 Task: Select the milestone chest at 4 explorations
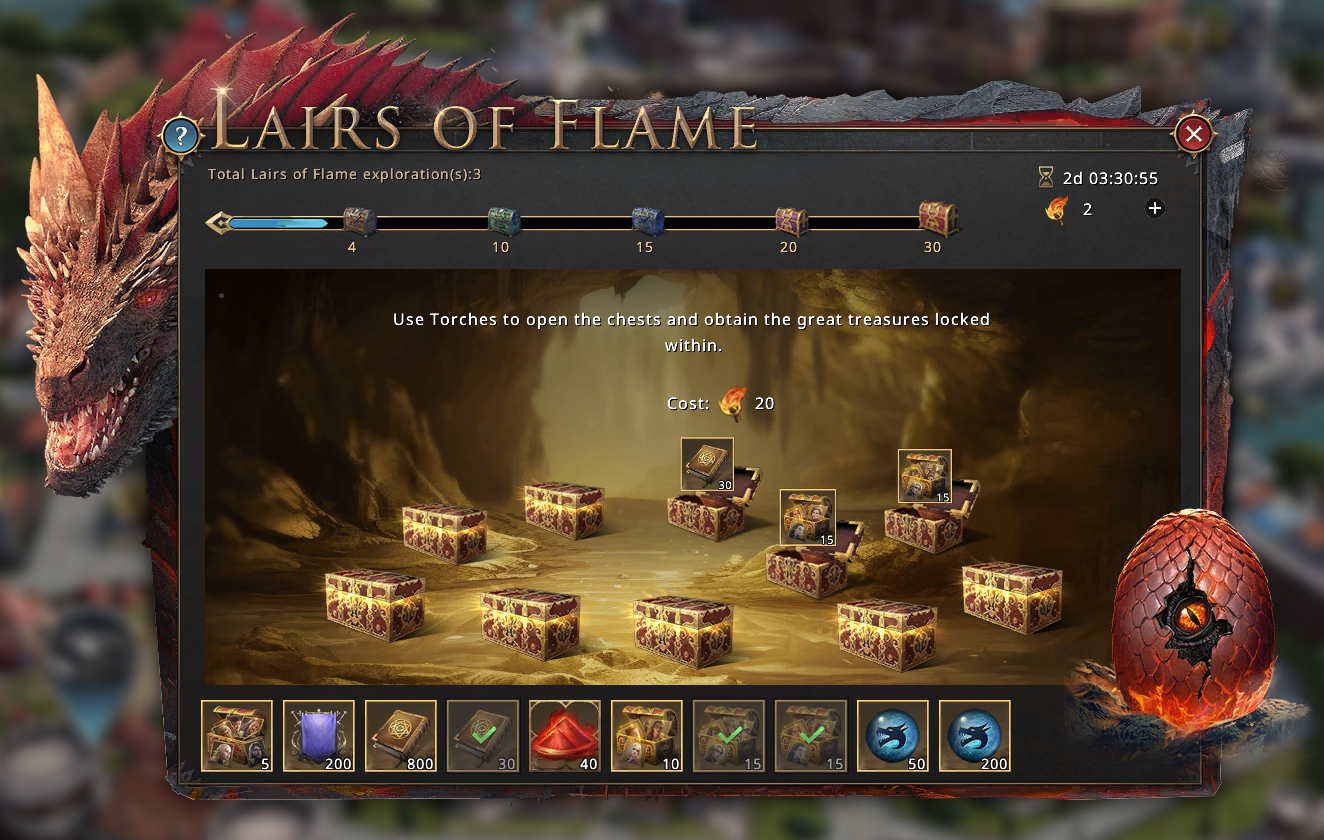[359, 221]
